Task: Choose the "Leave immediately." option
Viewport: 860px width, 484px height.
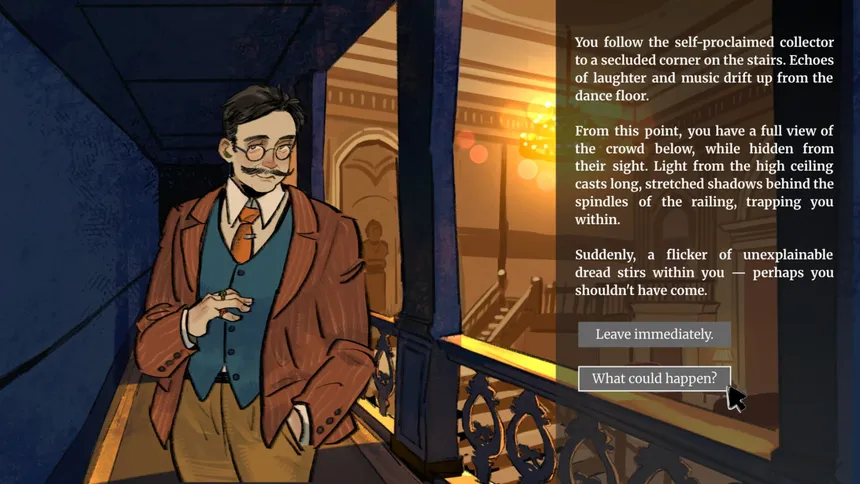Action: (x=654, y=334)
